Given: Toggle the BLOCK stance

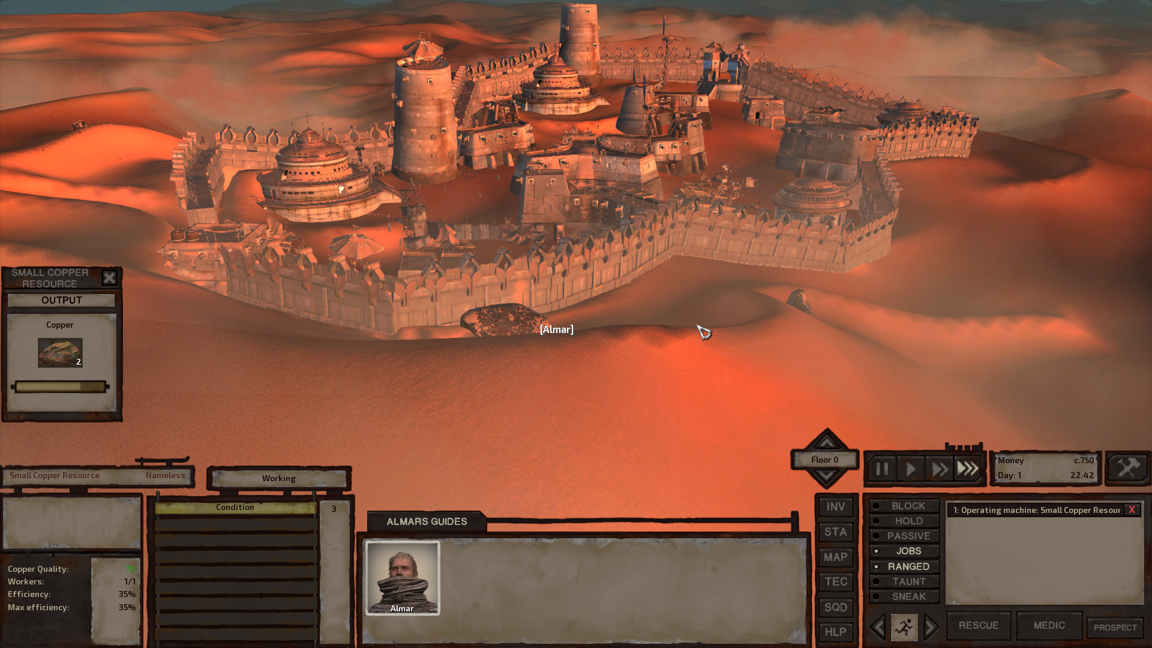Looking at the screenshot, I should pyautogui.click(x=906, y=506).
